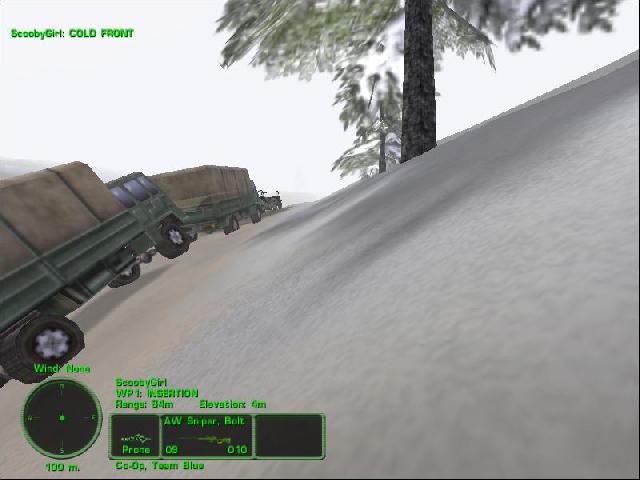Select the AW Sniper weapon panel
The width and height of the screenshot is (640, 480).
[x=206, y=436]
